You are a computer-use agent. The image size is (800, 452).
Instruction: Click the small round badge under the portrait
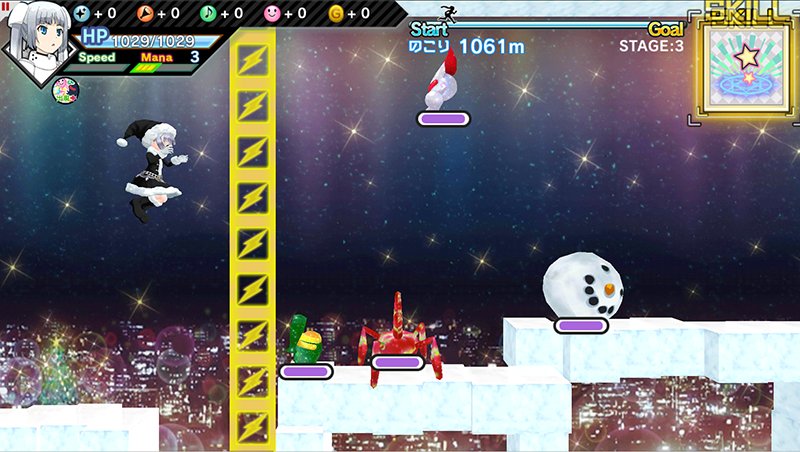[65, 91]
